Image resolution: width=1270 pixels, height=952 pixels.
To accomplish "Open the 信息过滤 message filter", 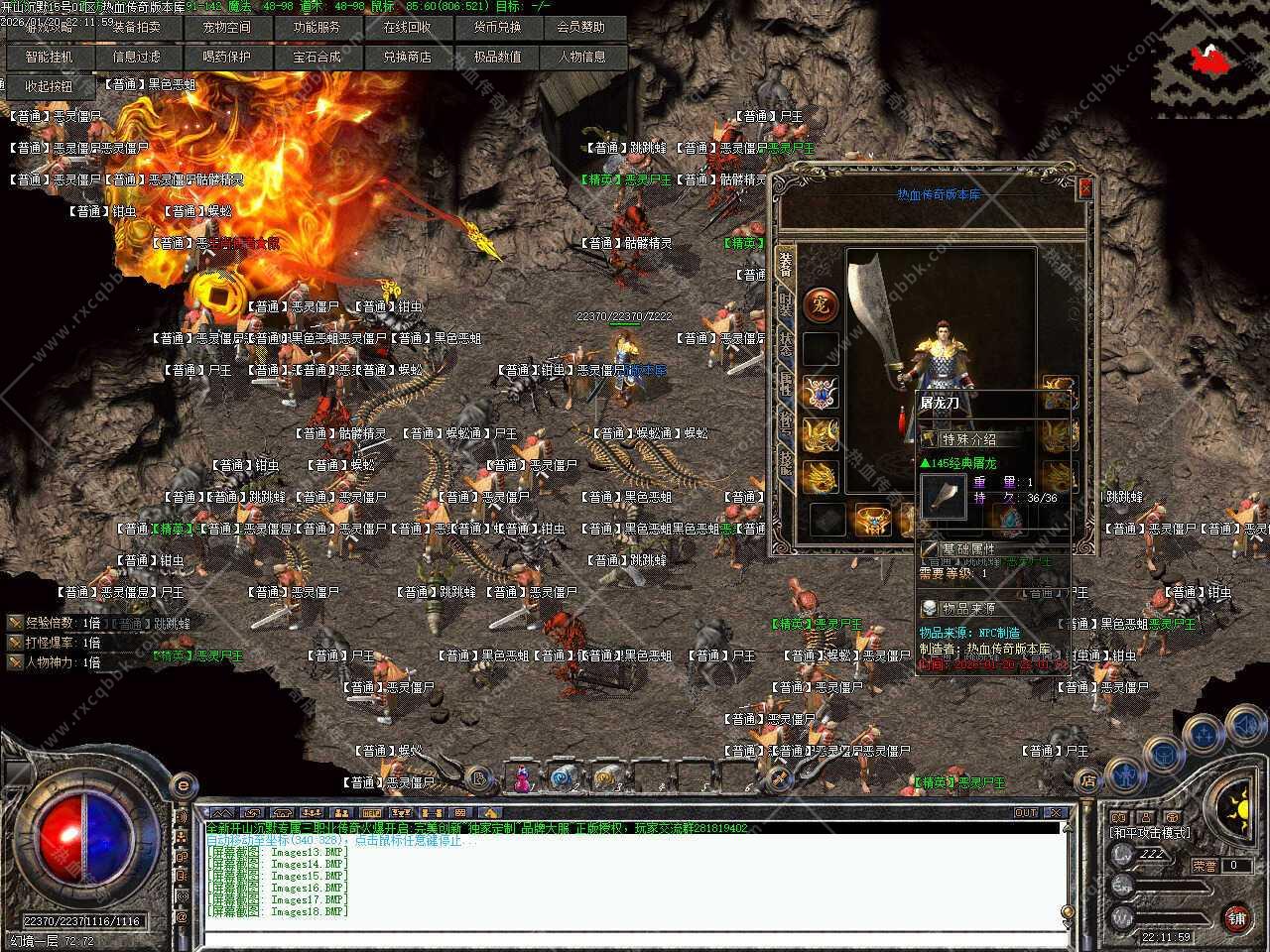I will pyautogui.click(x=136, y=58).
